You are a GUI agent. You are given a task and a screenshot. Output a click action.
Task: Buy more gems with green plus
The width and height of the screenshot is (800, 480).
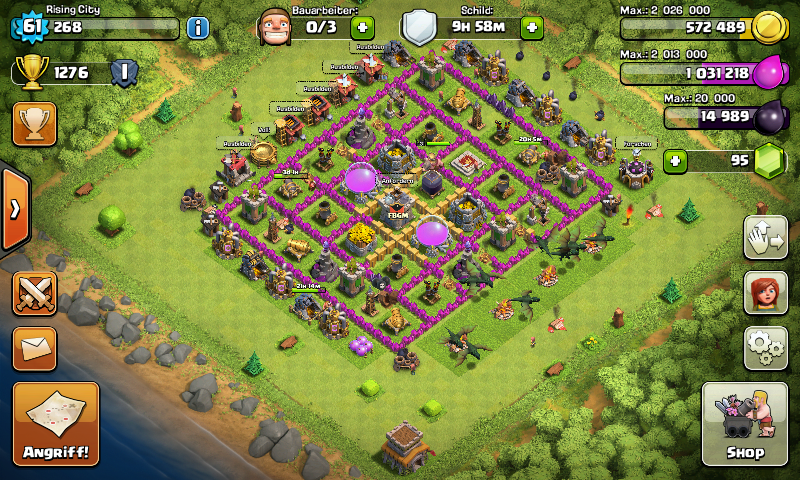[x=676, y=160]
